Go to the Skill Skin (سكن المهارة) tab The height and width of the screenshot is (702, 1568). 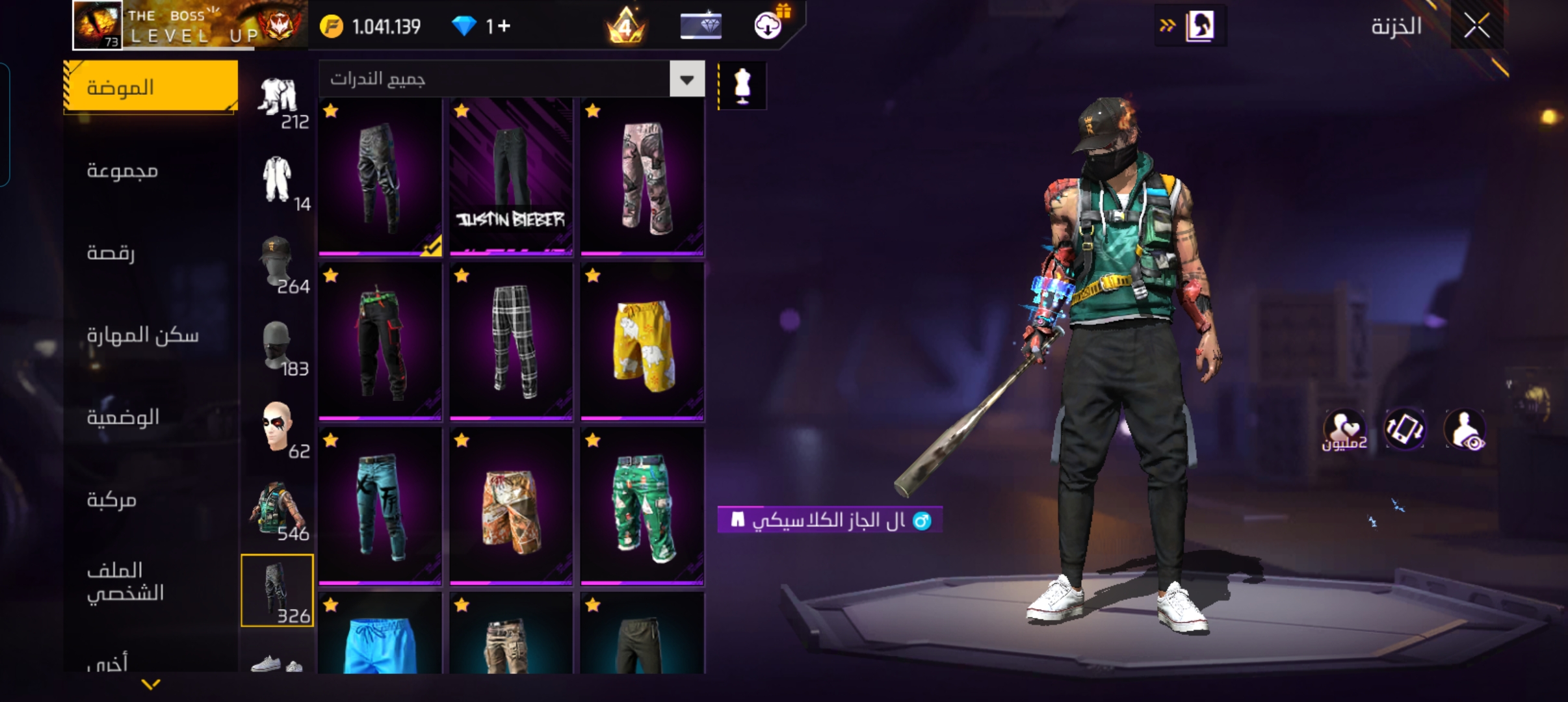[142, 335]
